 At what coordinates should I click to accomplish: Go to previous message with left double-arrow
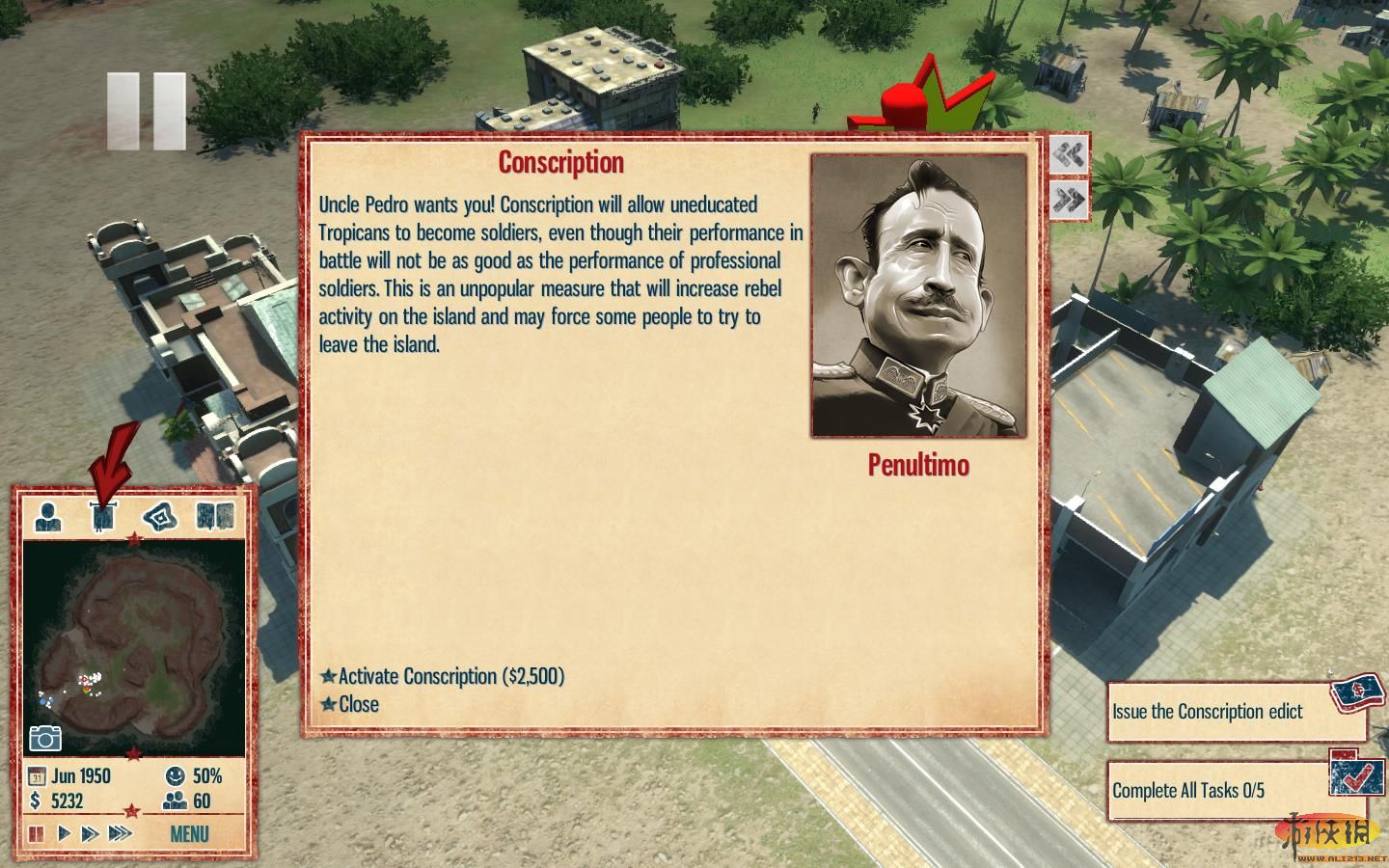(1069, 155)
